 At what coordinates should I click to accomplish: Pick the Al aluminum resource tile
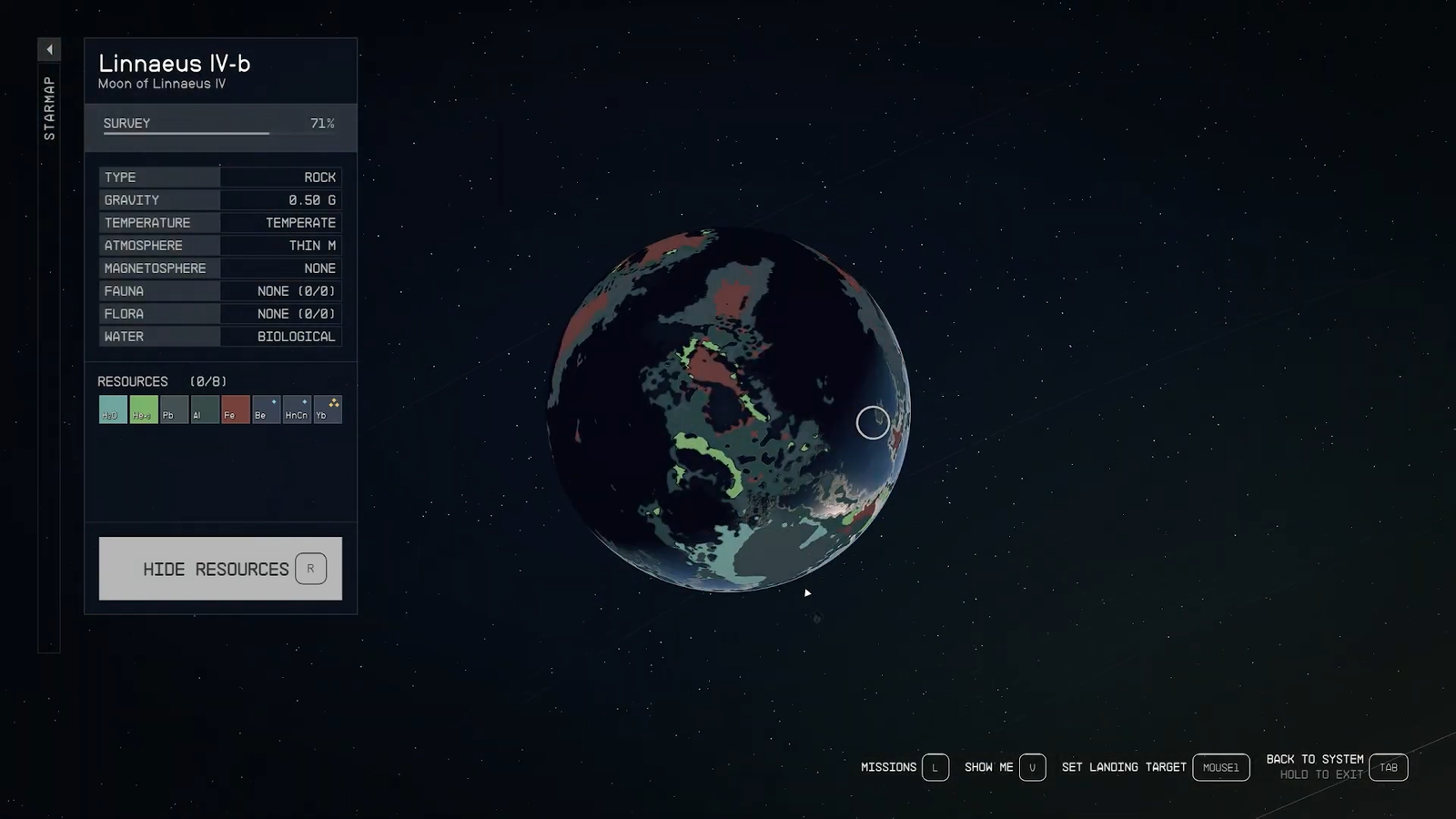pyautogui.click(x=205, y=409)
